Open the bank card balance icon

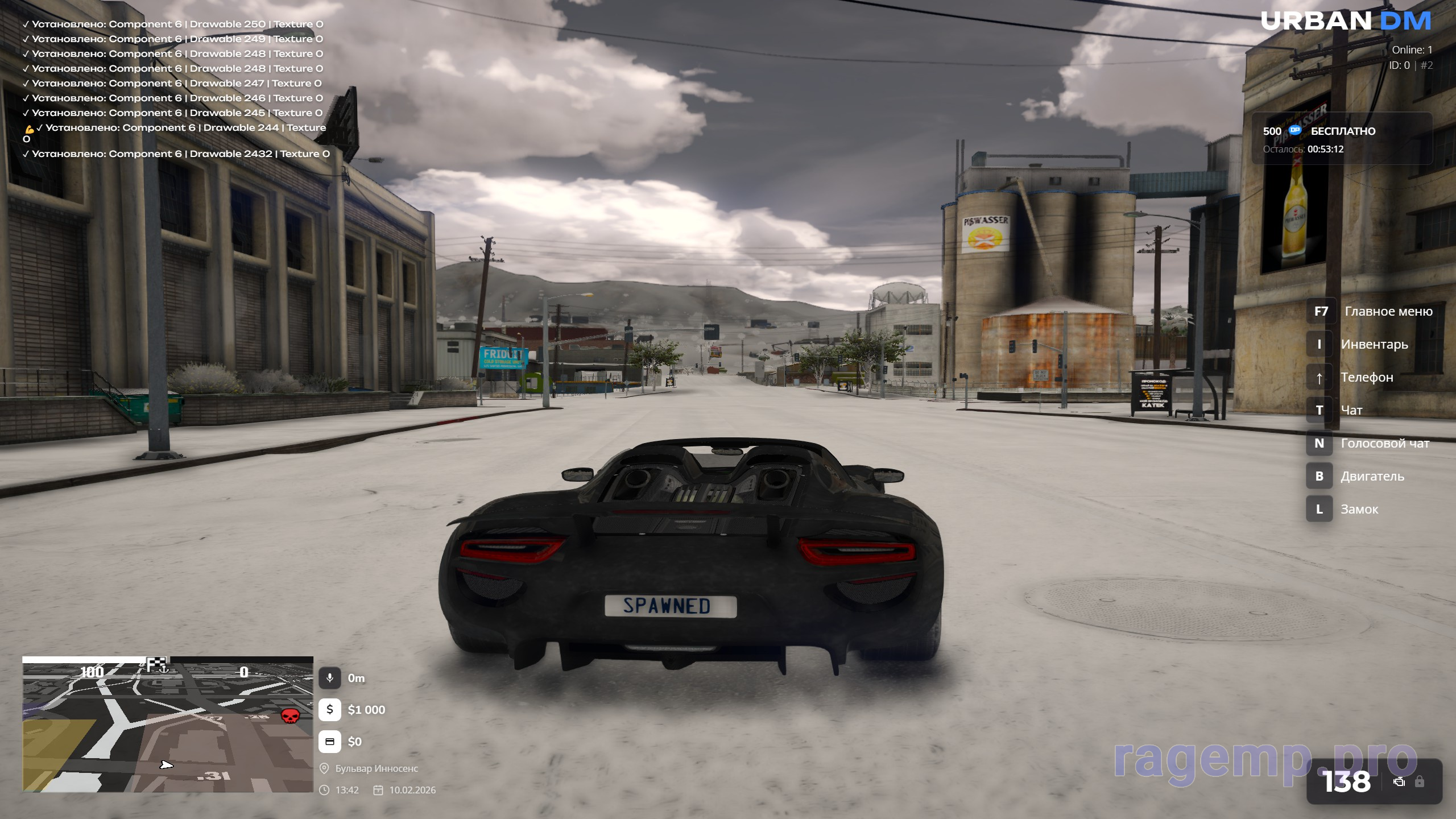click(330, 742)
